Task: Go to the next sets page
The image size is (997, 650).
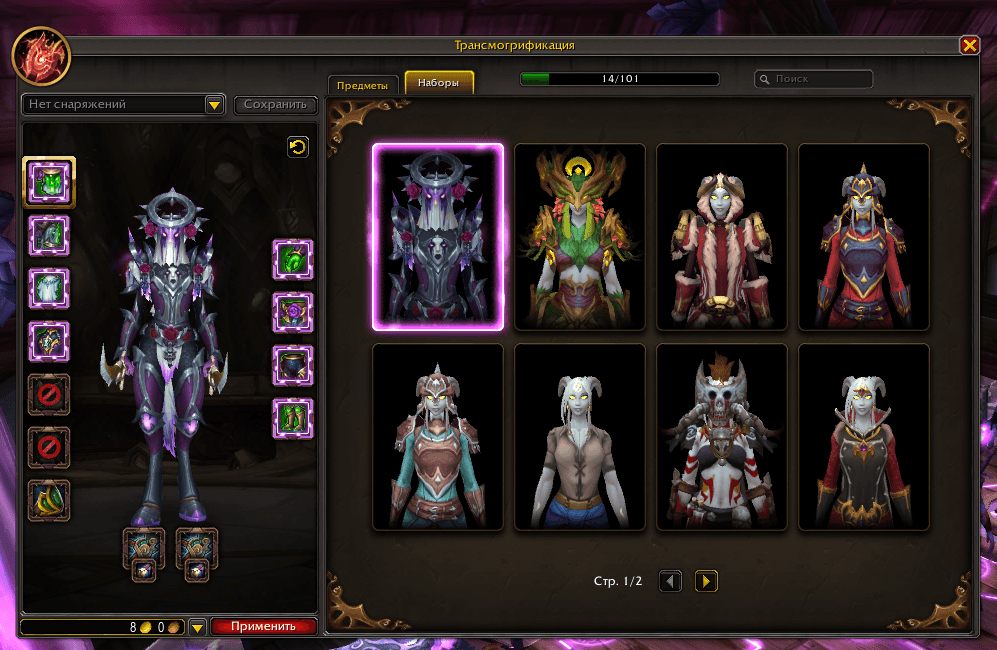Action: click(706, 580)
